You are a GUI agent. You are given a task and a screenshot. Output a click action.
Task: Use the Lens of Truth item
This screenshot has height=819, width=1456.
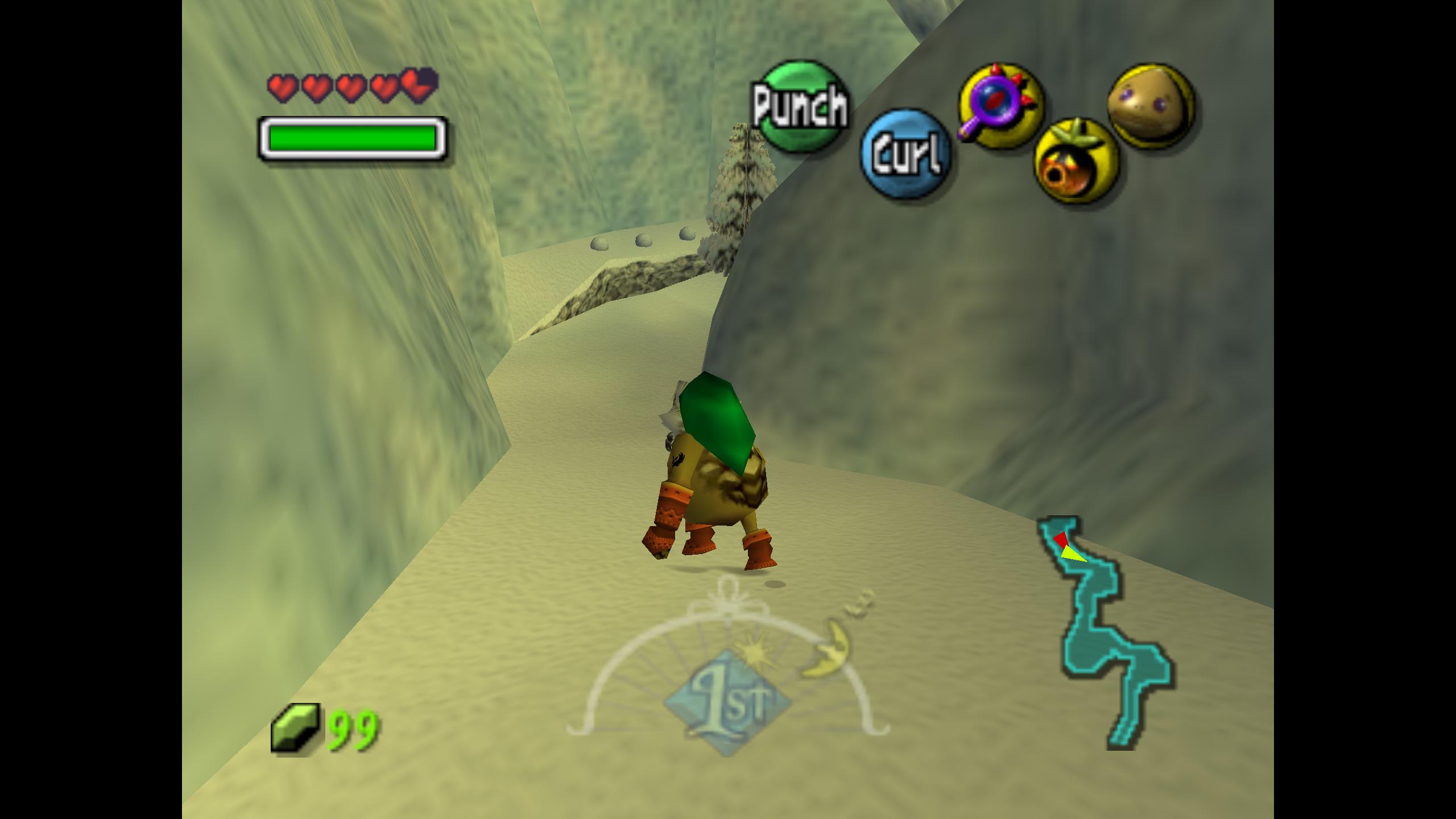[1001, 104]
